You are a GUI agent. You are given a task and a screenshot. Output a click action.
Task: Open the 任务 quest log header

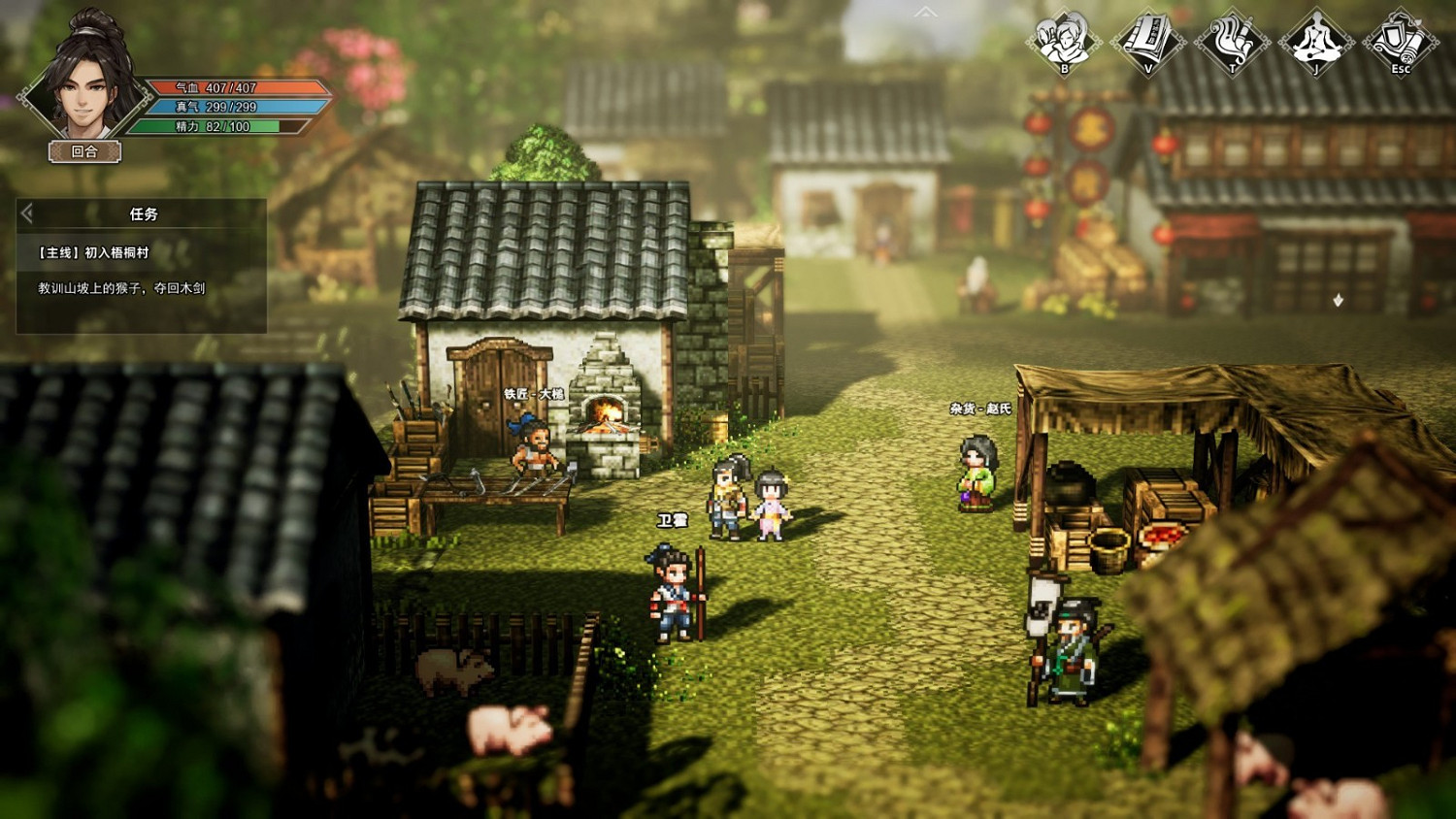pos(142,213)
